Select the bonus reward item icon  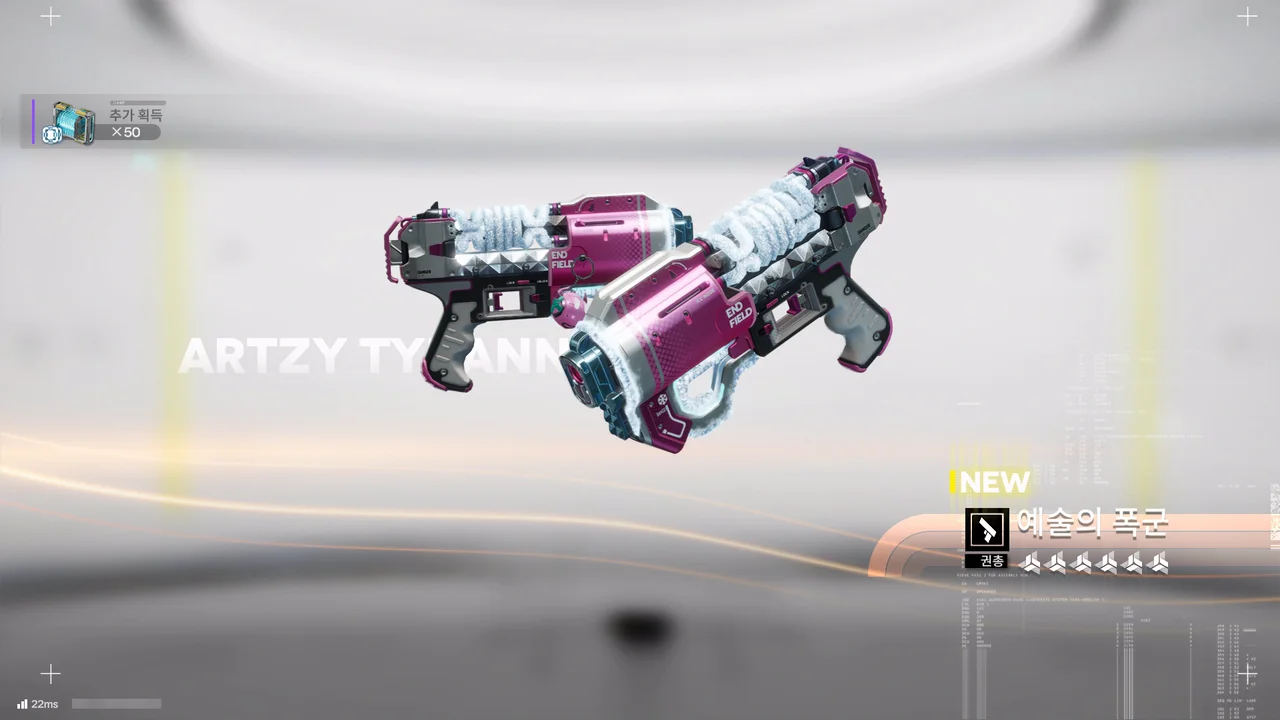coord(71,122)
